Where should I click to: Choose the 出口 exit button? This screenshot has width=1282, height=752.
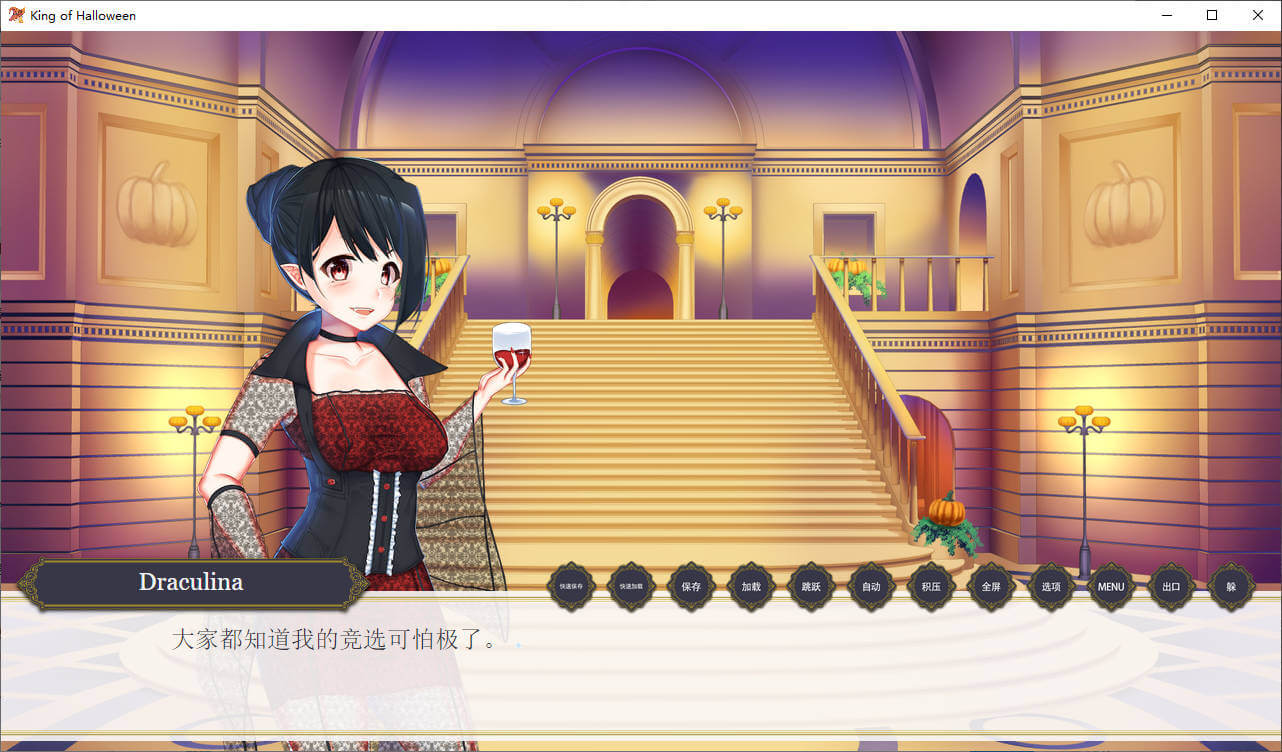1171,587
